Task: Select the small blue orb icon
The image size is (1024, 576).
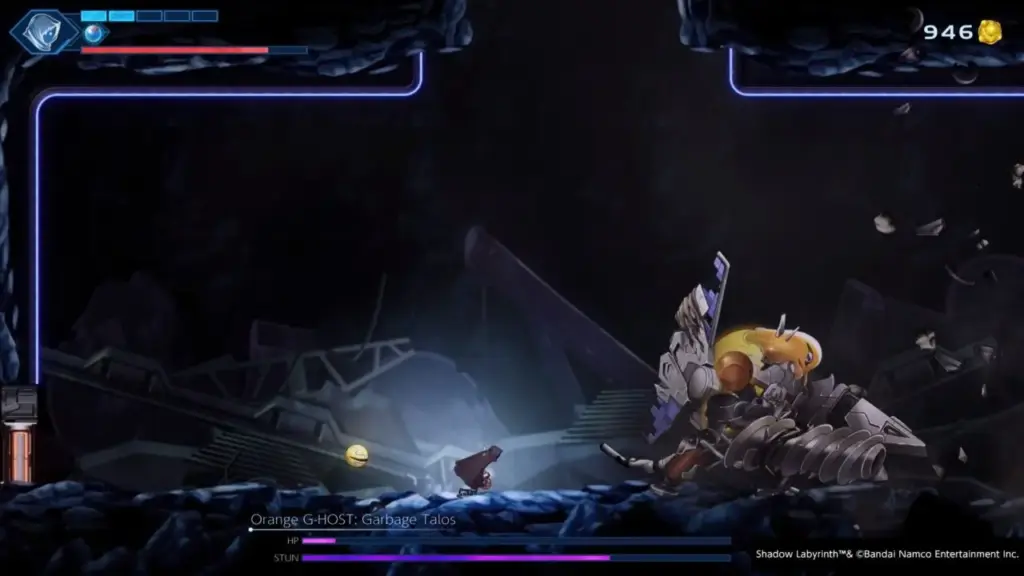Action: 93,33
